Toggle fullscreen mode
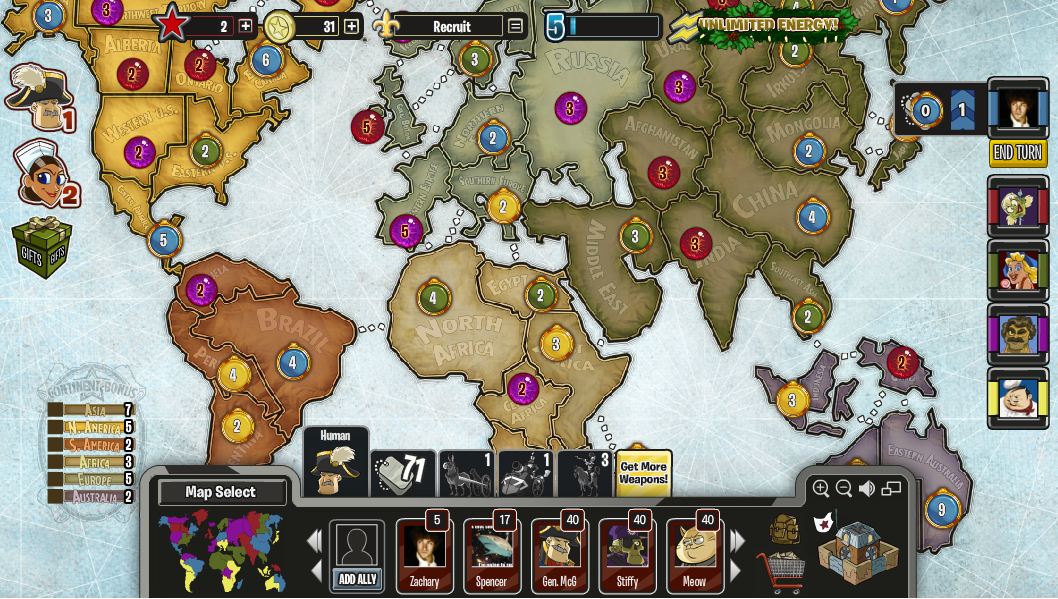 click(891, 488)
